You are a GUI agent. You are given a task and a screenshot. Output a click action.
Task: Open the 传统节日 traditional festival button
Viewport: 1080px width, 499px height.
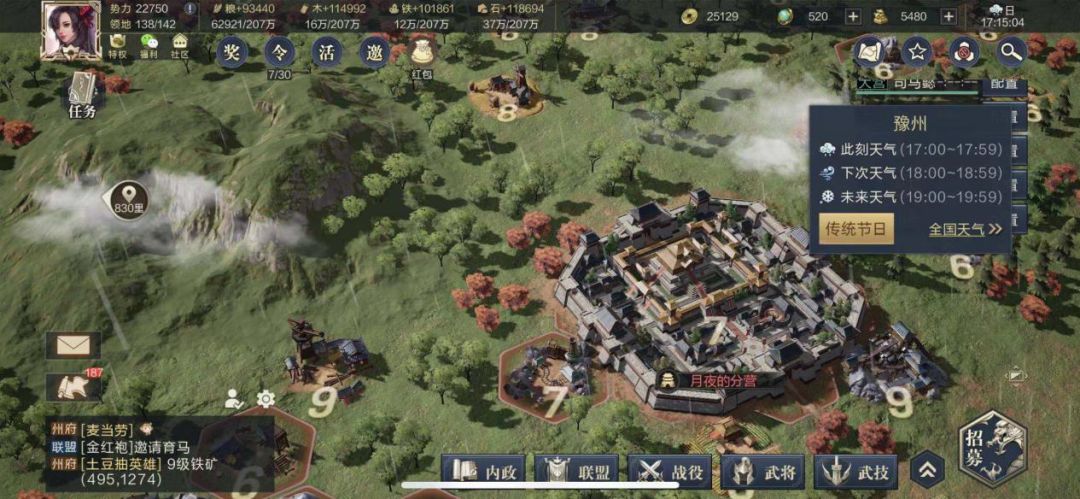(856, 229)
